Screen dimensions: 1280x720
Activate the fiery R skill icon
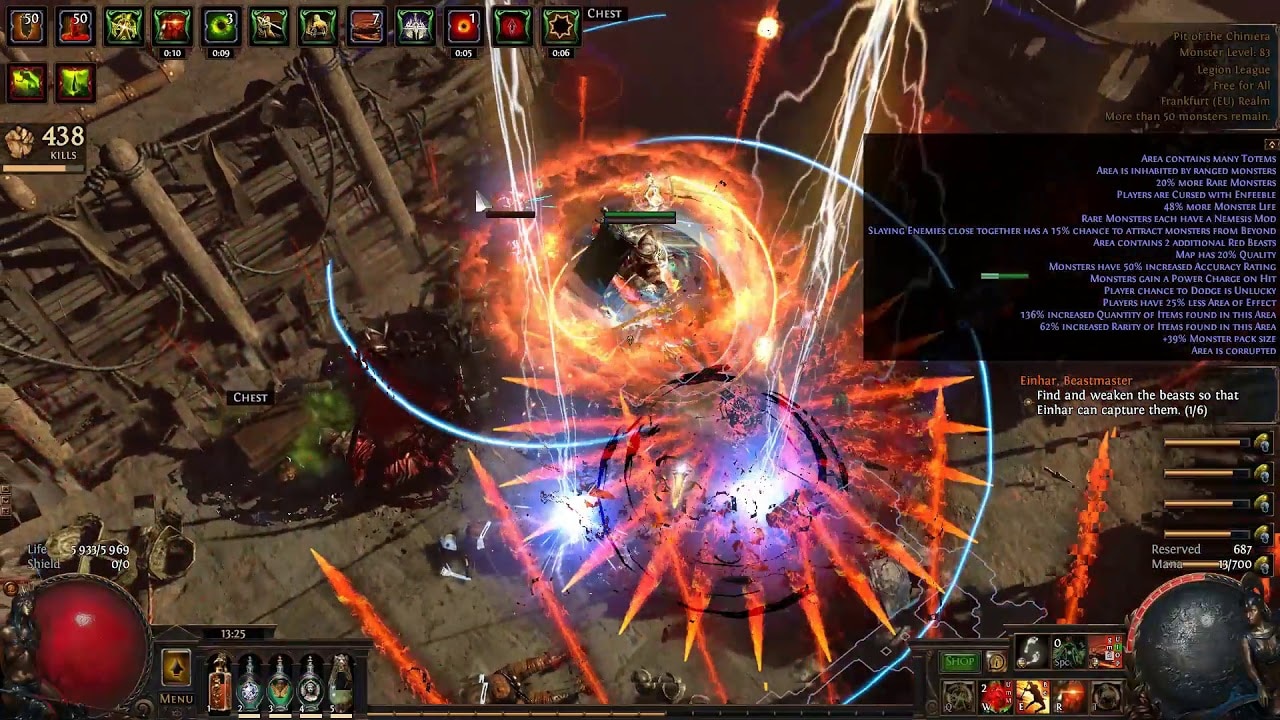(x=1069, y=695)
